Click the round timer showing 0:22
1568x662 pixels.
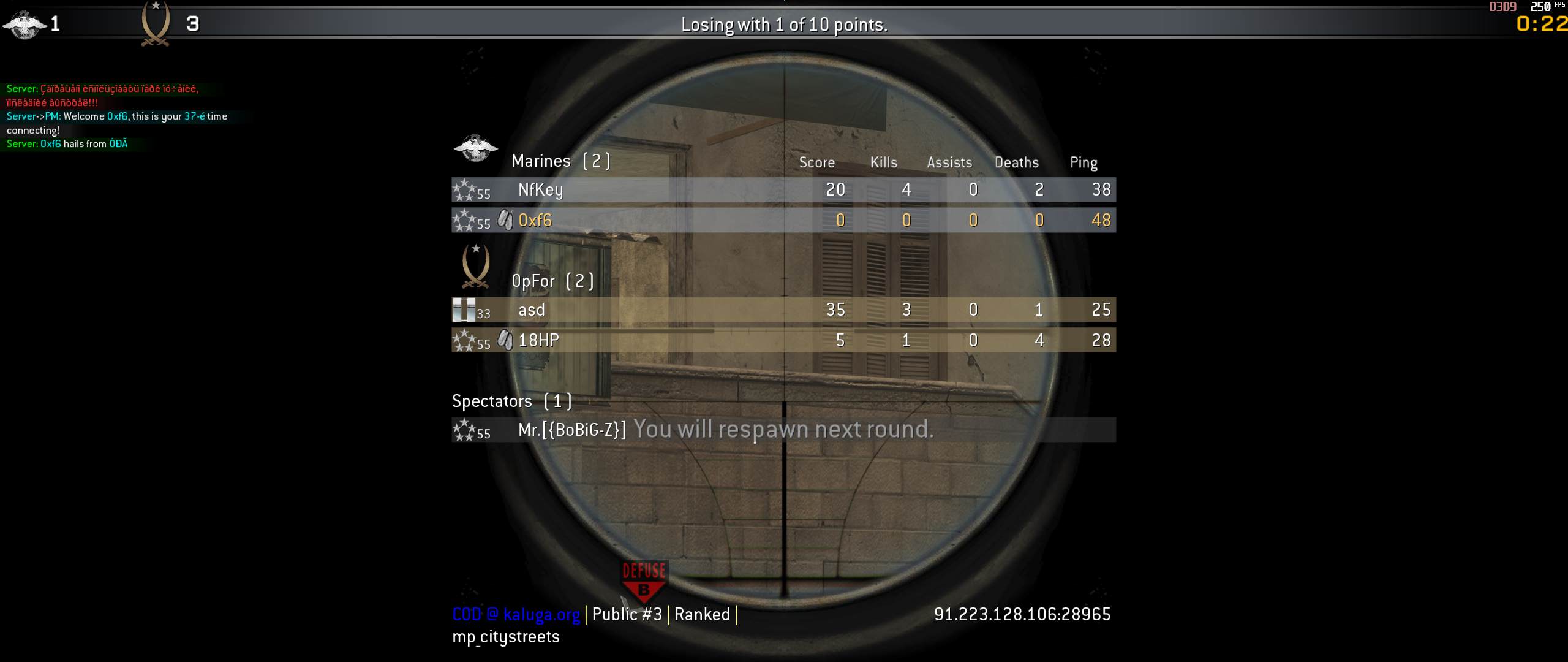point(1539,26)
